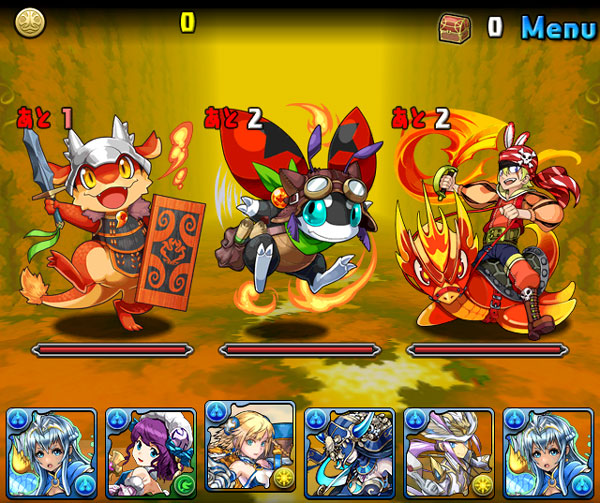600x503 pixels.
Task: Choose the white dragon team monster
Action: pos(449,453)
